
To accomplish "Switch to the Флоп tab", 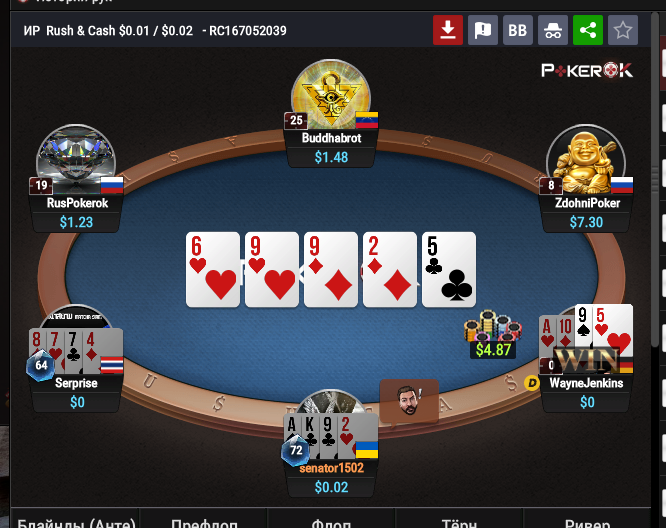I will tap(331, 521).
